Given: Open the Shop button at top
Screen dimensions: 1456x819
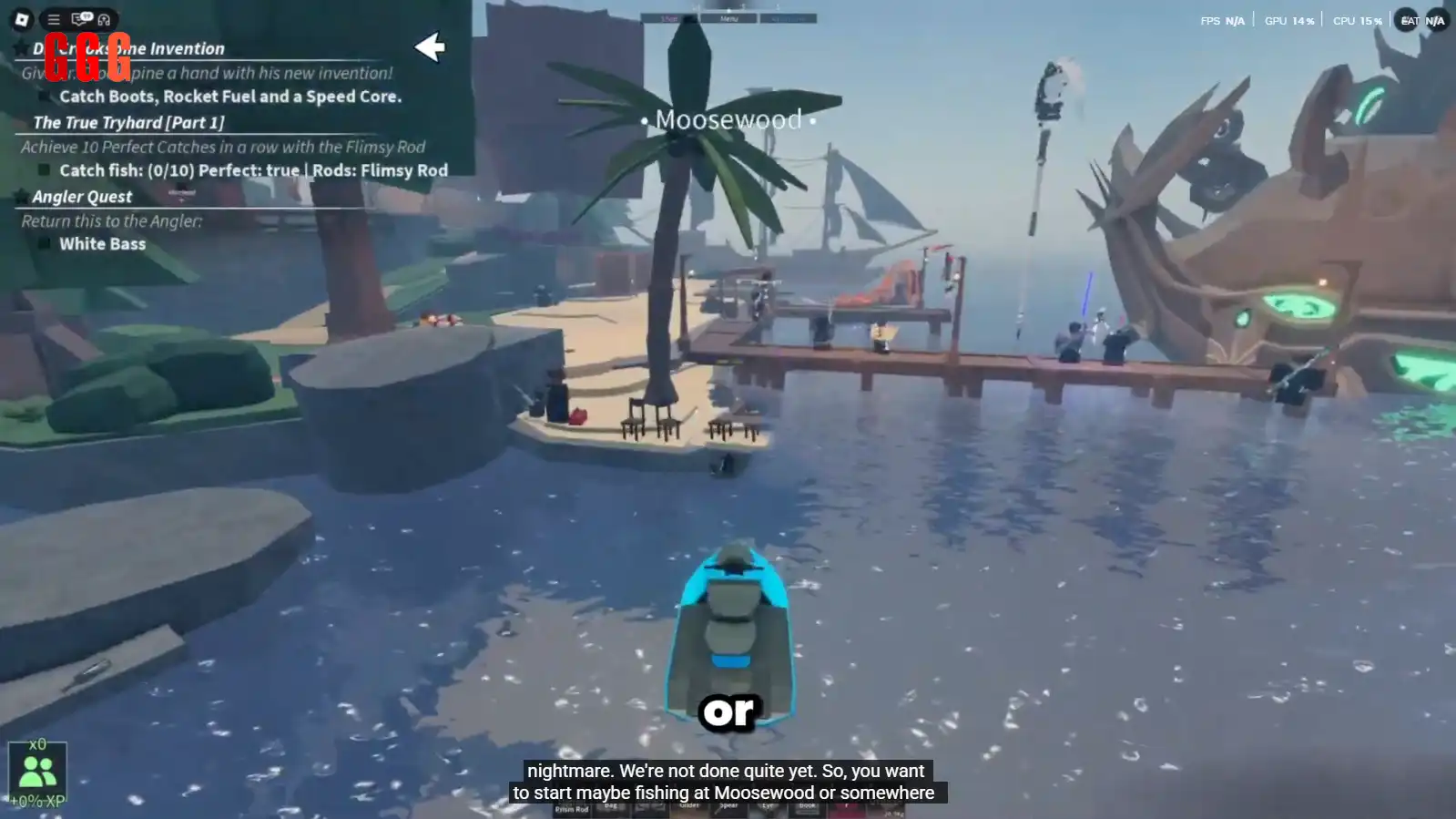Looking at the screenshot, I should pyautogui.click(x=669, y=18).
